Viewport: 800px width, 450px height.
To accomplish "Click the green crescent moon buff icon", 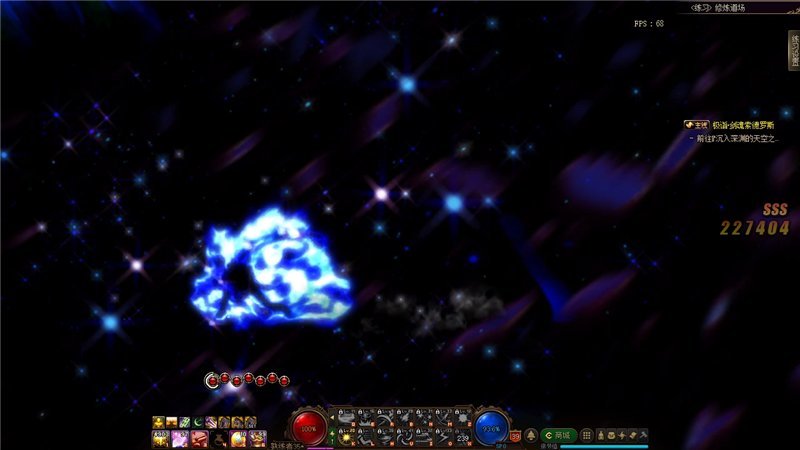I will pyautogui.click(x=198, y=422).
